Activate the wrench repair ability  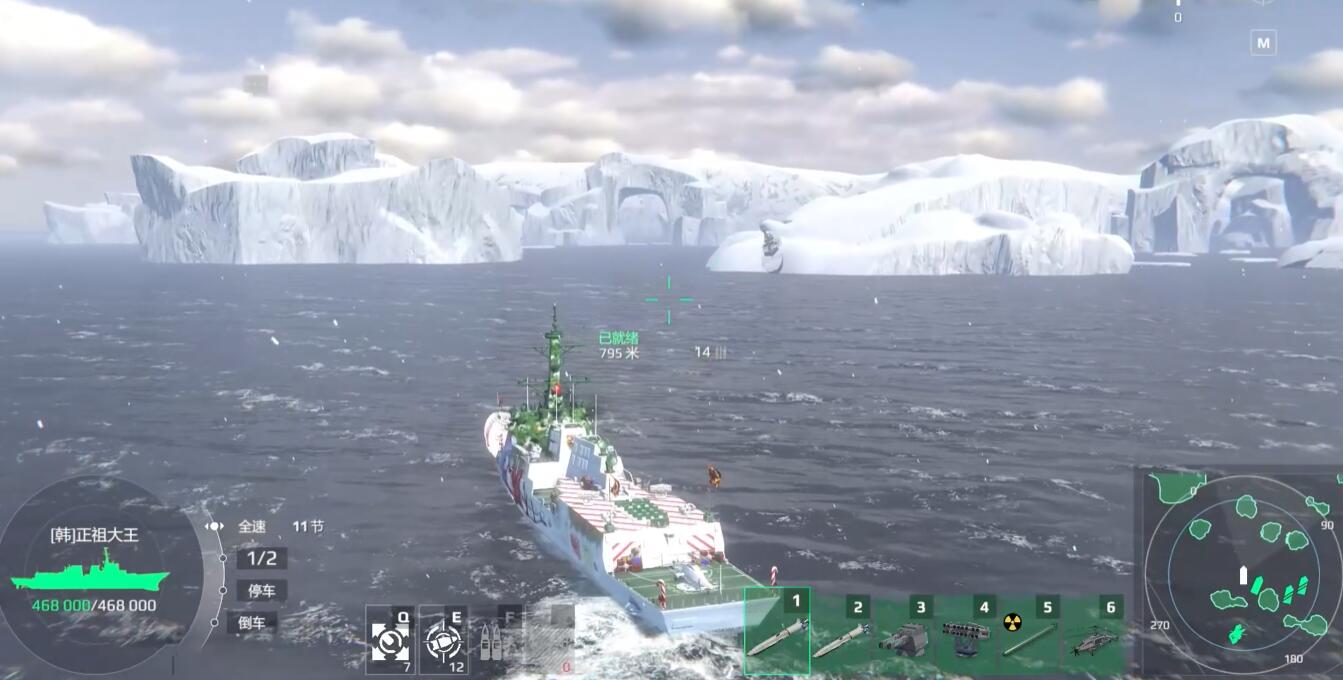(x=390, y=640)
